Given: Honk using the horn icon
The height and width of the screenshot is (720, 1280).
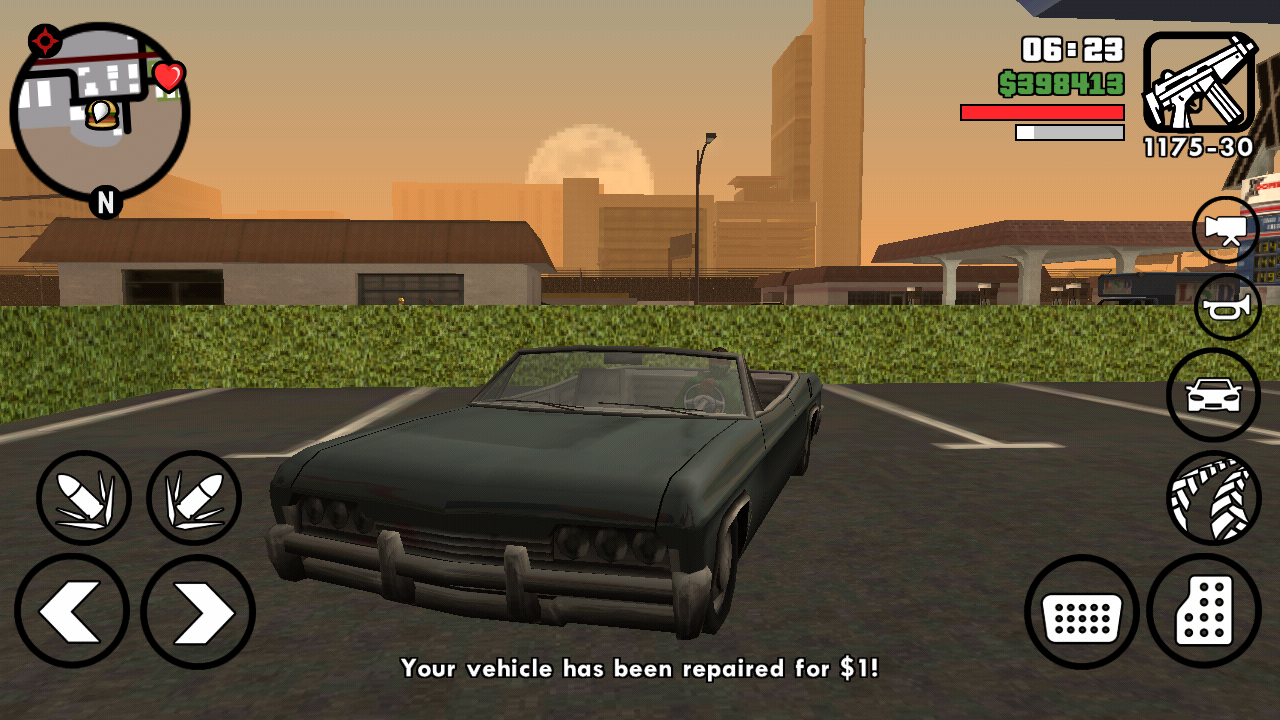Looking at the screenshot, I should coord(1225,307).
